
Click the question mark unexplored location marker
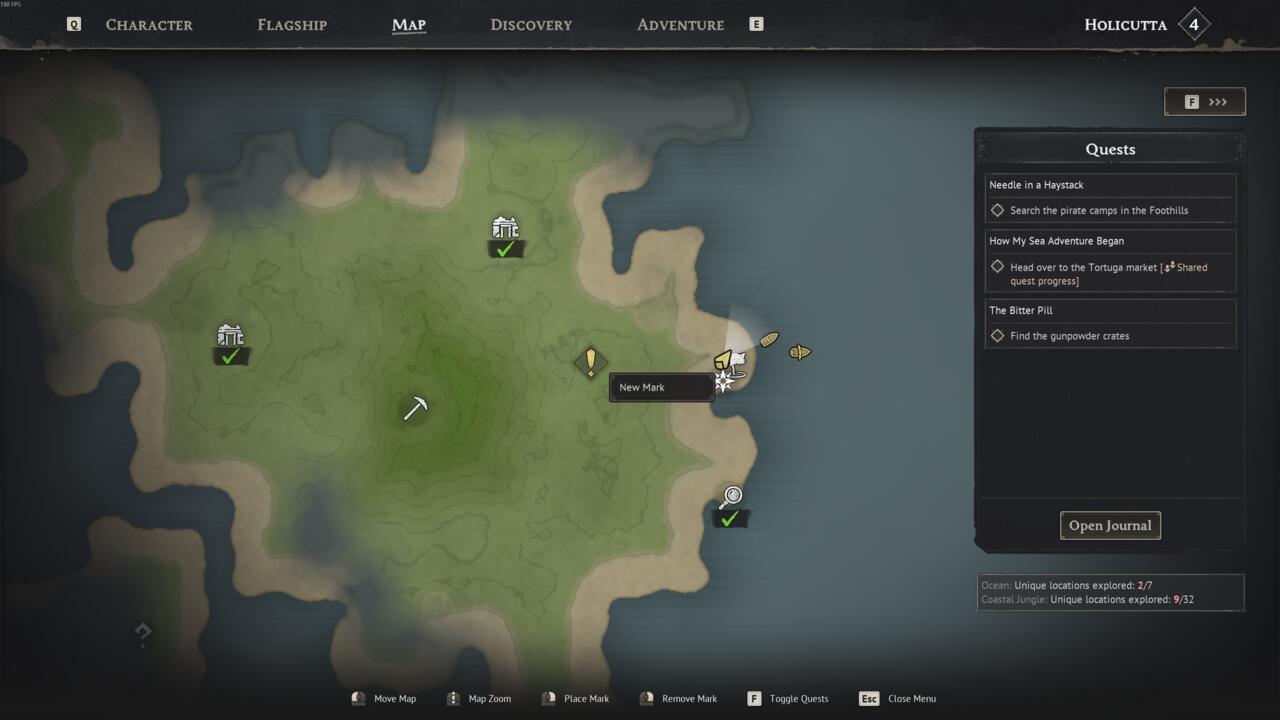point(143,633)
